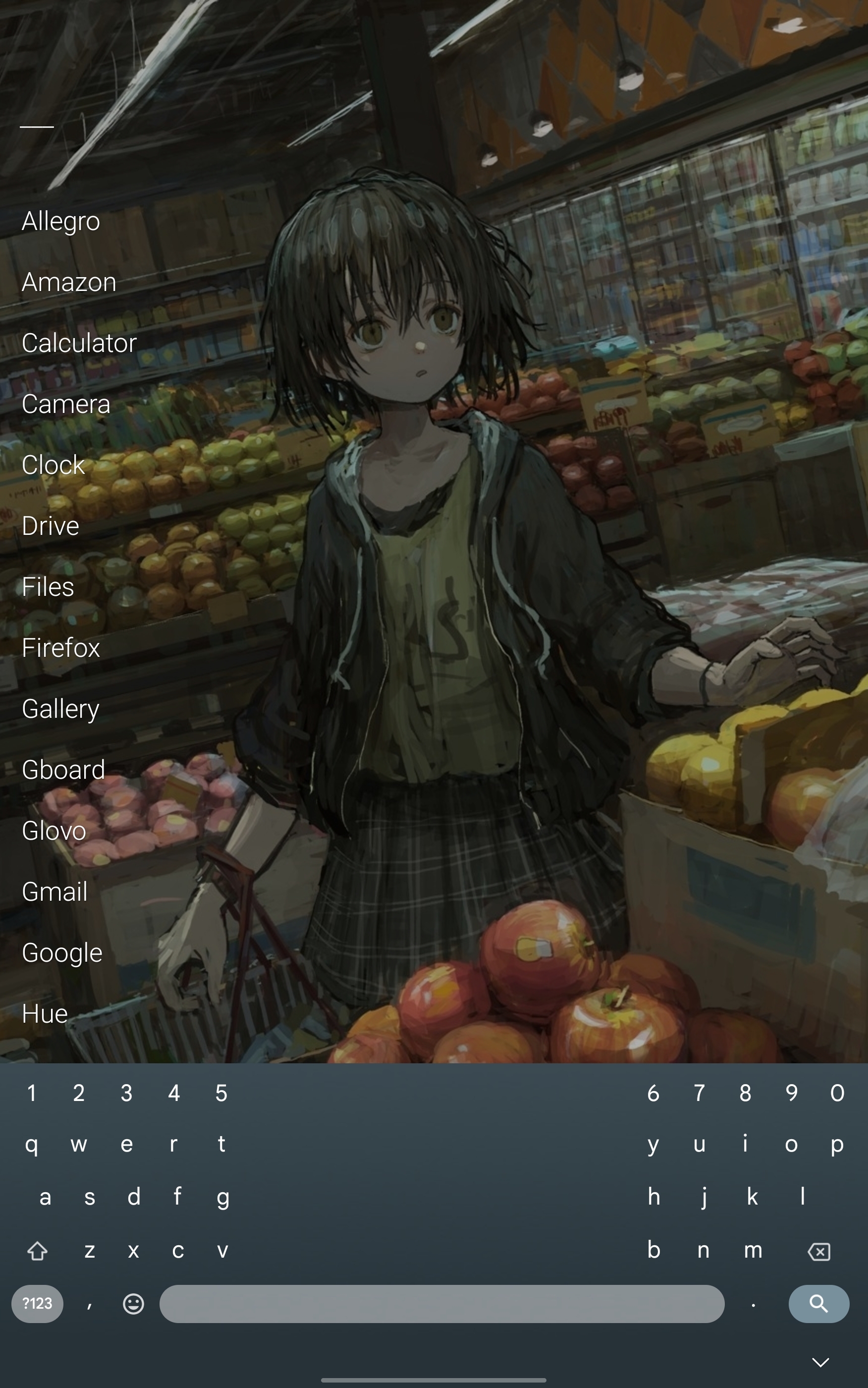Switch keyboard to ?123 symbols

pos(37,1304)
